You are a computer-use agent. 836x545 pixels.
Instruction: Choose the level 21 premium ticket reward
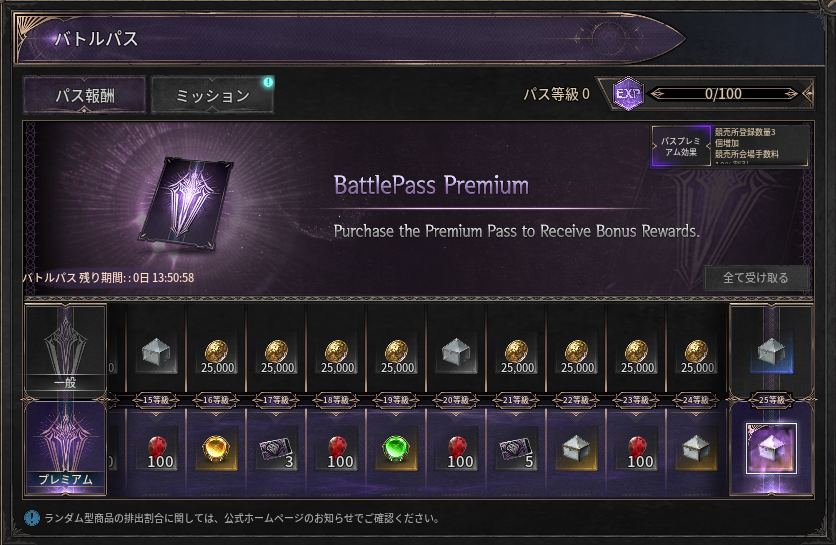click(x=517, y=448)
